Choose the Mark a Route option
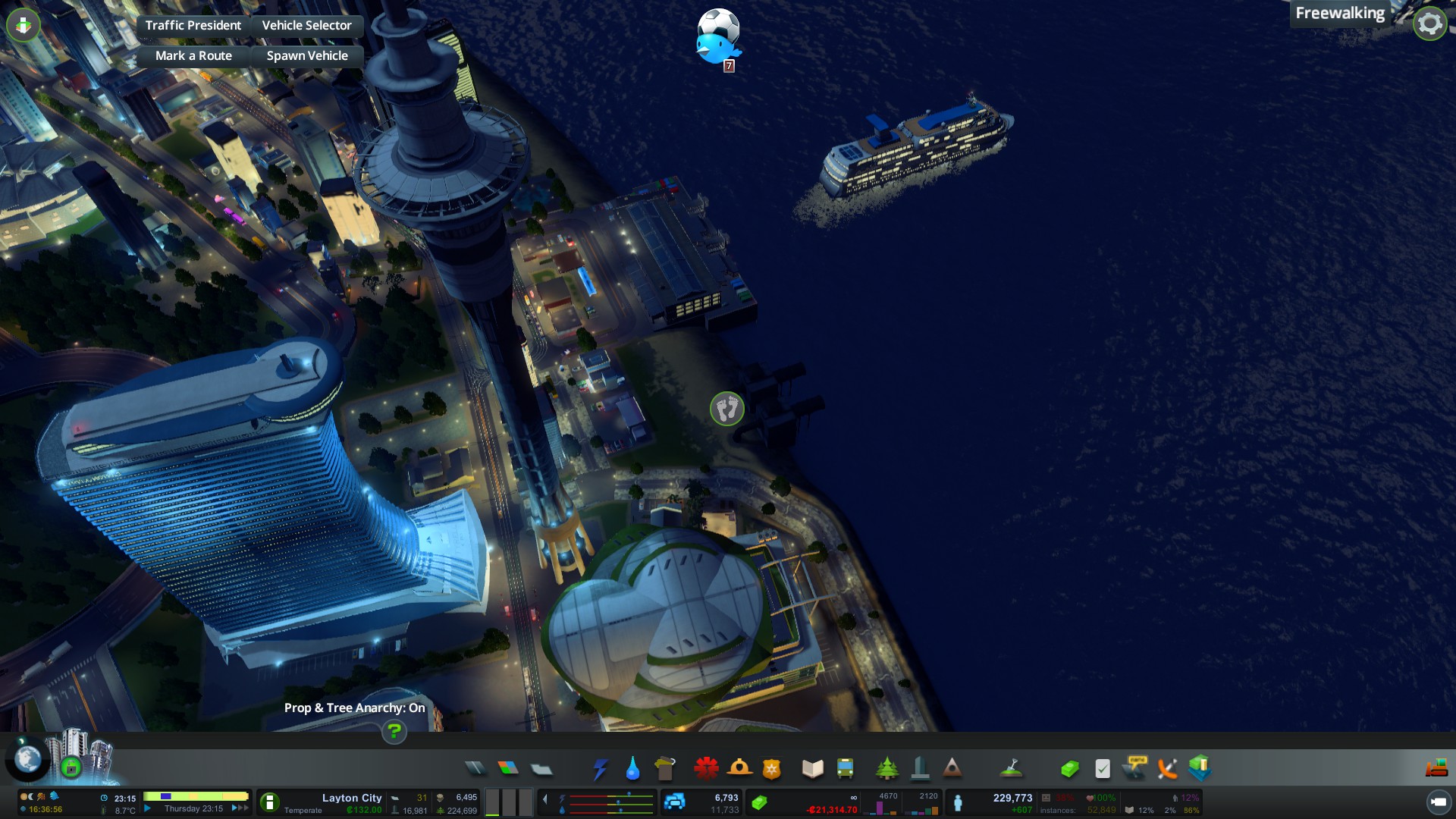The width and height of the screenshot is (1456, 819). pos(193,56)
